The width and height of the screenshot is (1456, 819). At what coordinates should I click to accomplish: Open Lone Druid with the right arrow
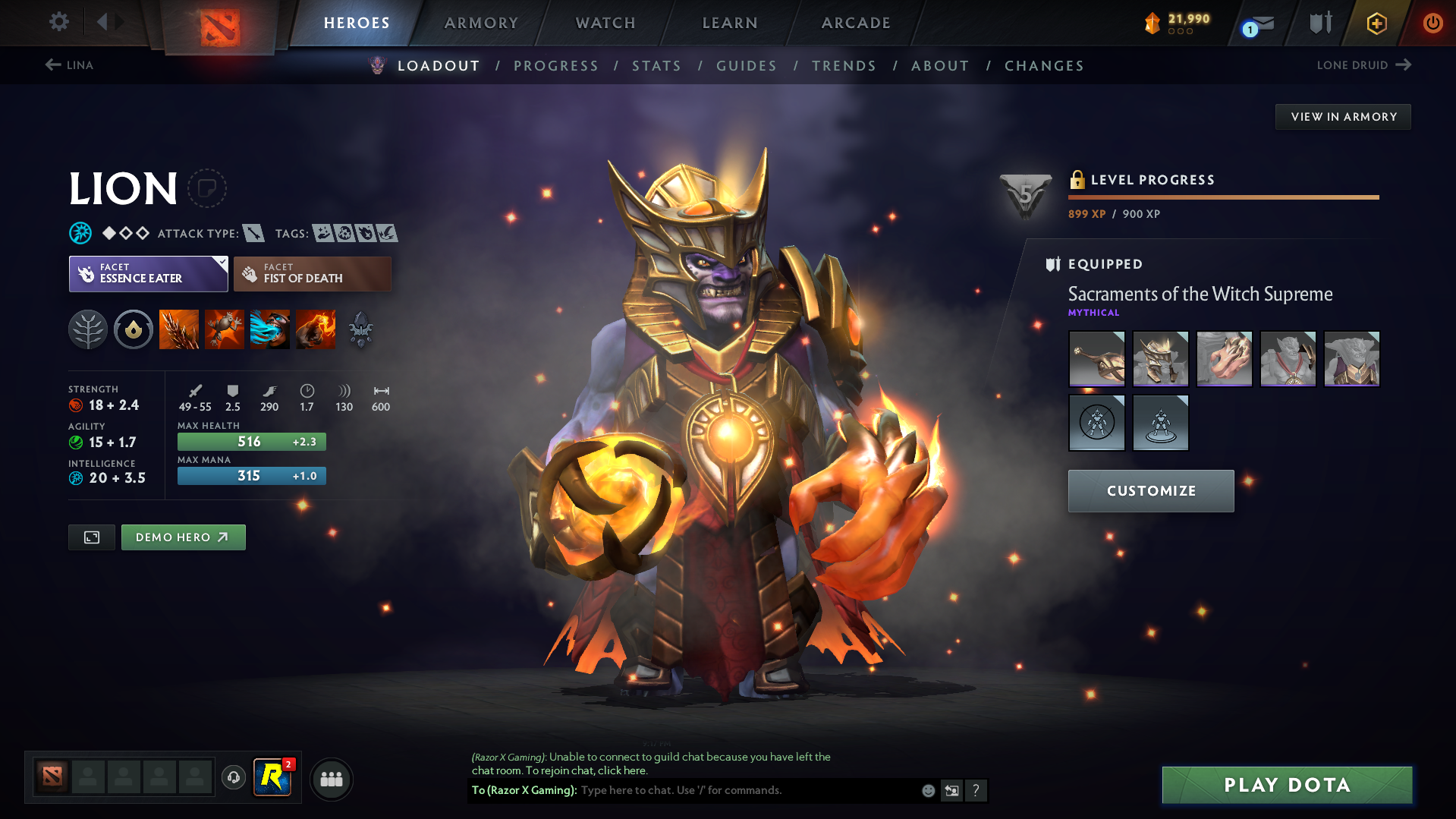(x=1404, y=65)
